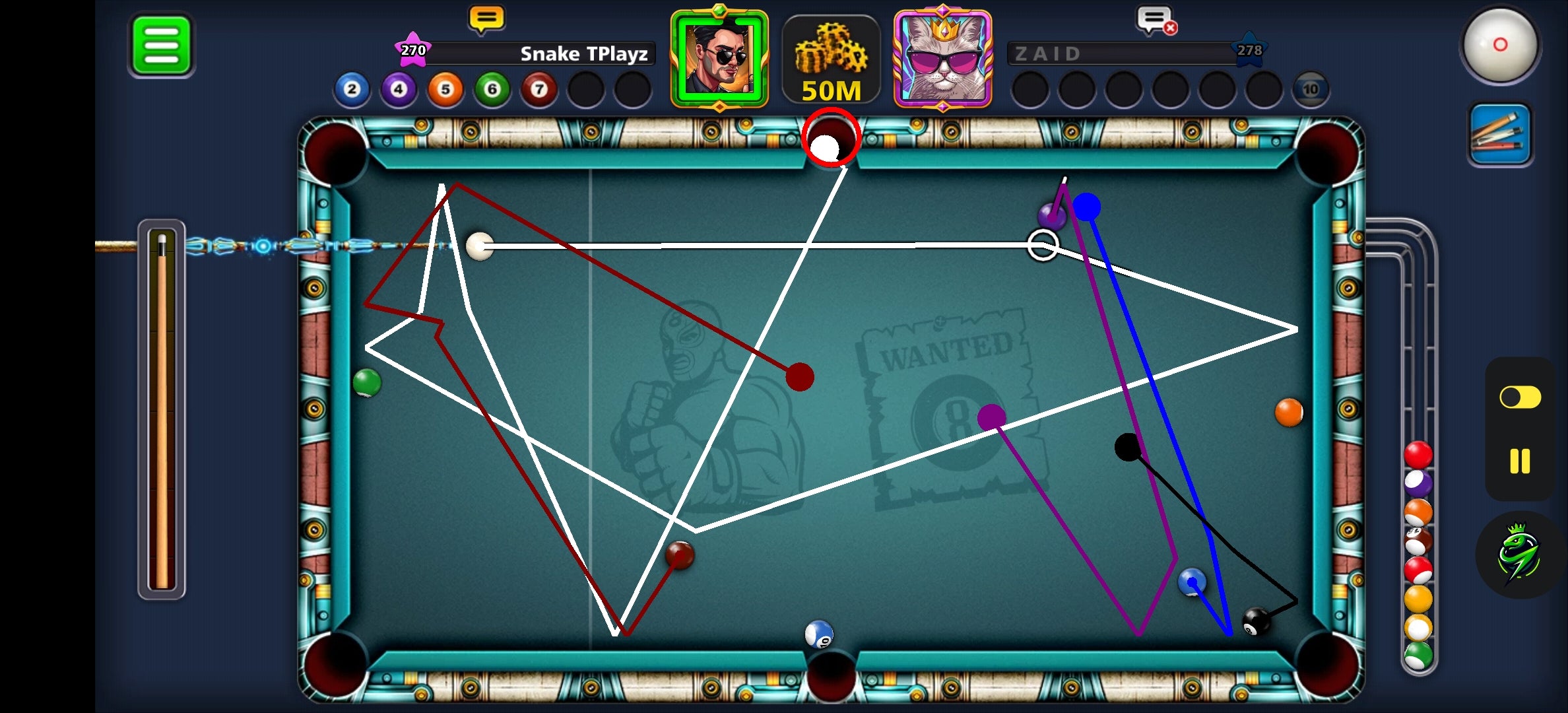Open the yellow chat bubble
The width and height of the screenshot is (1568, 713).
486,19
